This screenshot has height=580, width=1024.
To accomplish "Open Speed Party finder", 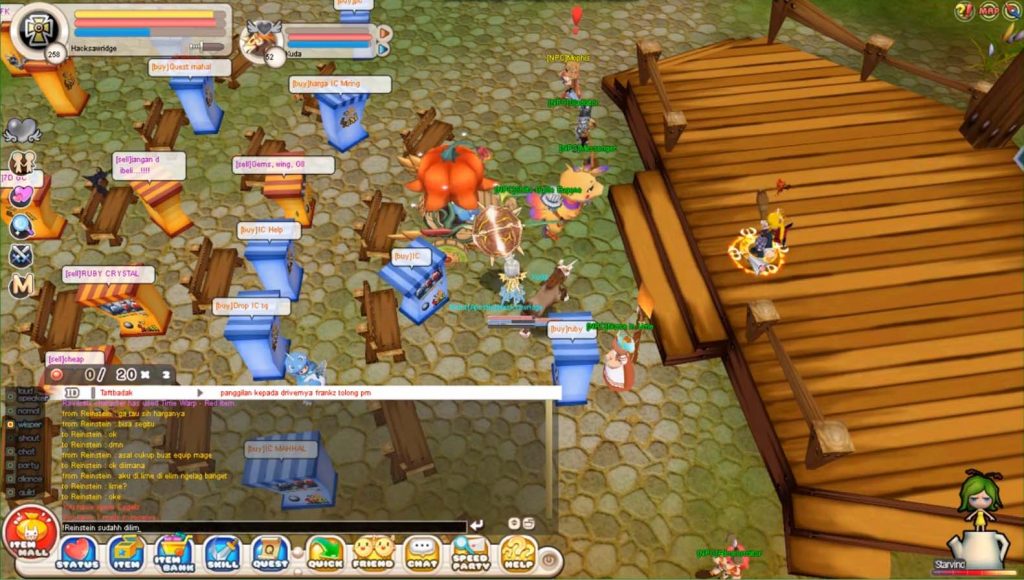I will (x=470, y=554).
